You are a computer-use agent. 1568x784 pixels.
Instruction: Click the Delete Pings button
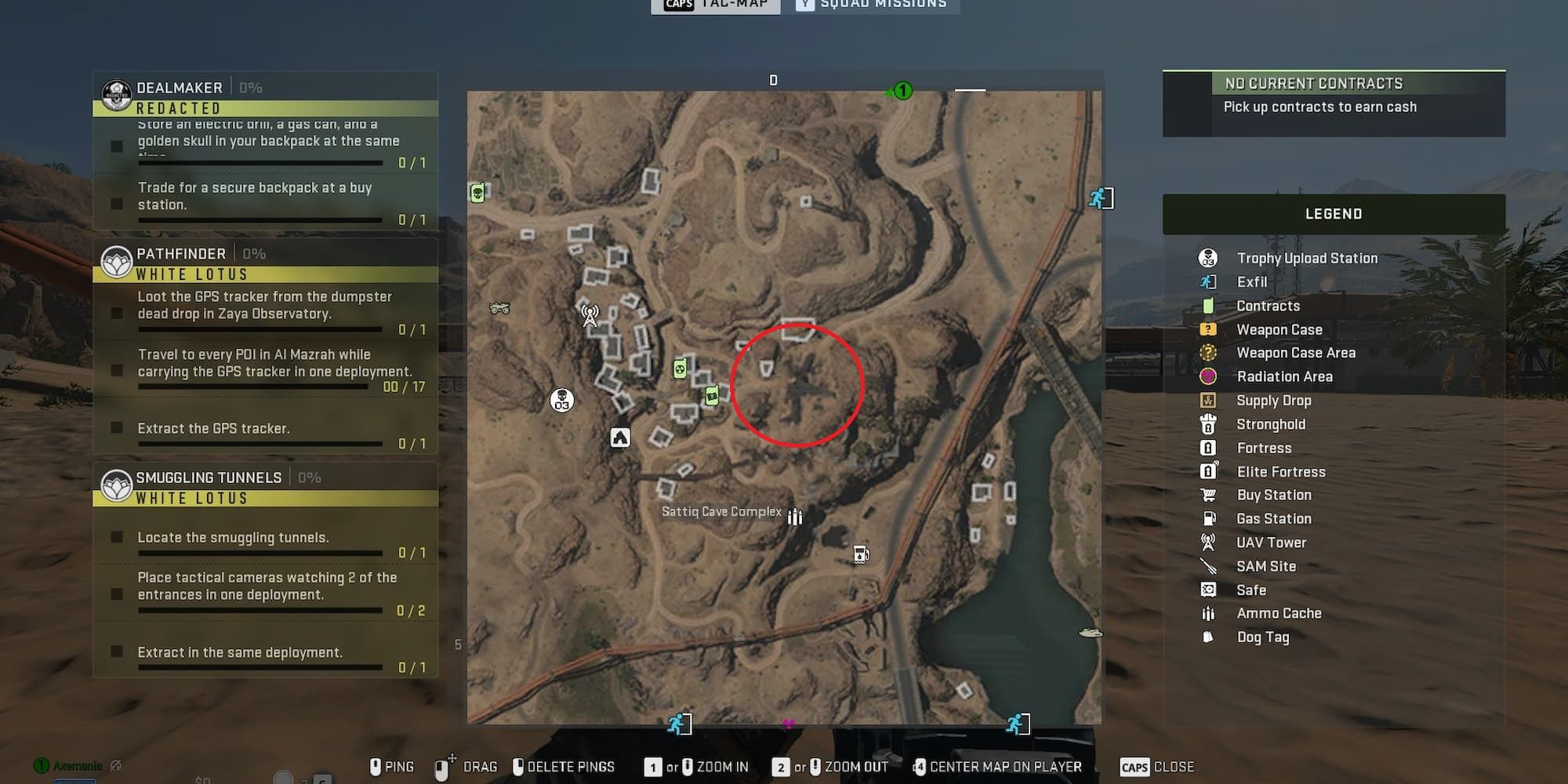tap(563, 767)
